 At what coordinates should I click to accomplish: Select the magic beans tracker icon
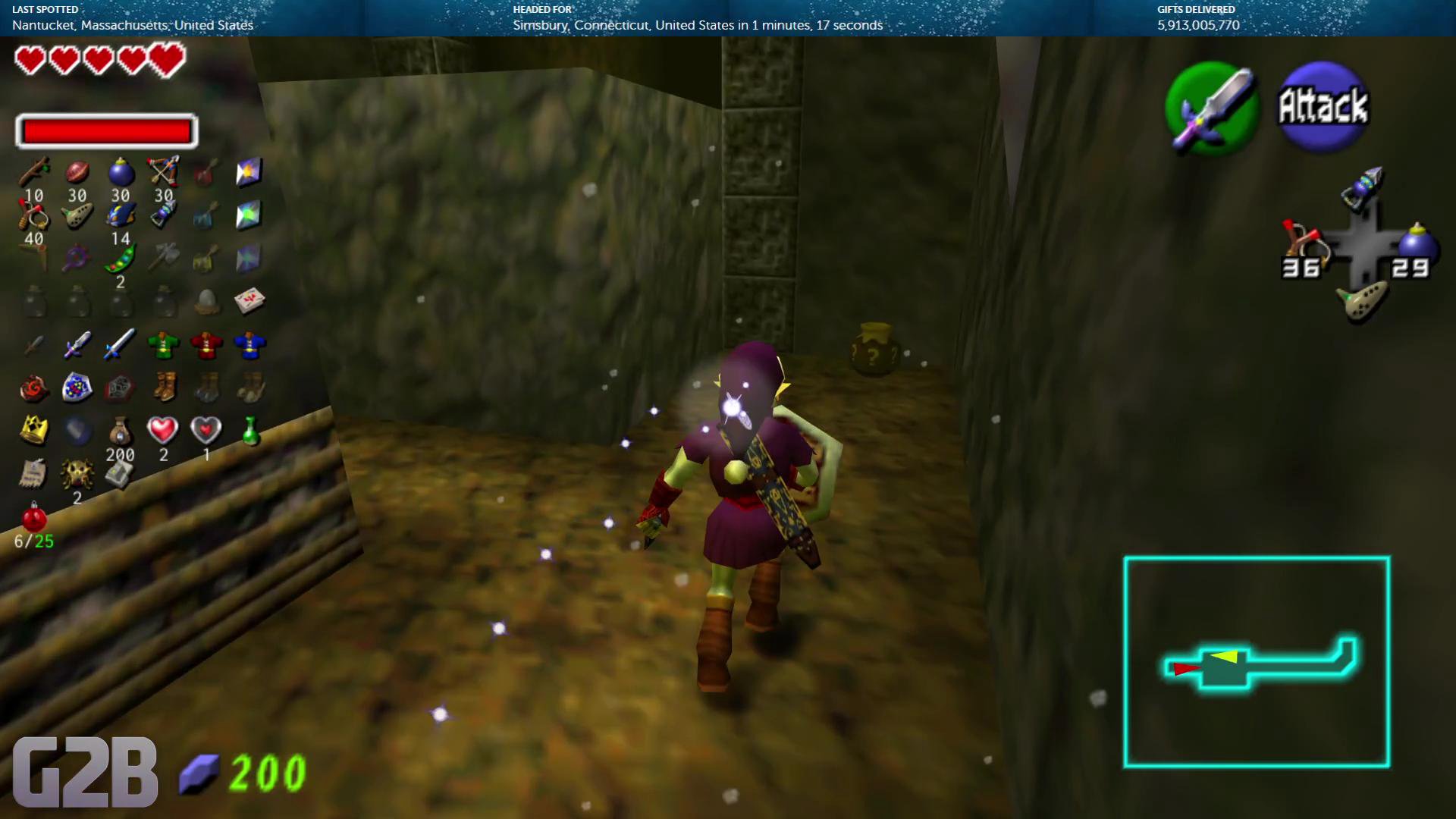coord(120,260)
